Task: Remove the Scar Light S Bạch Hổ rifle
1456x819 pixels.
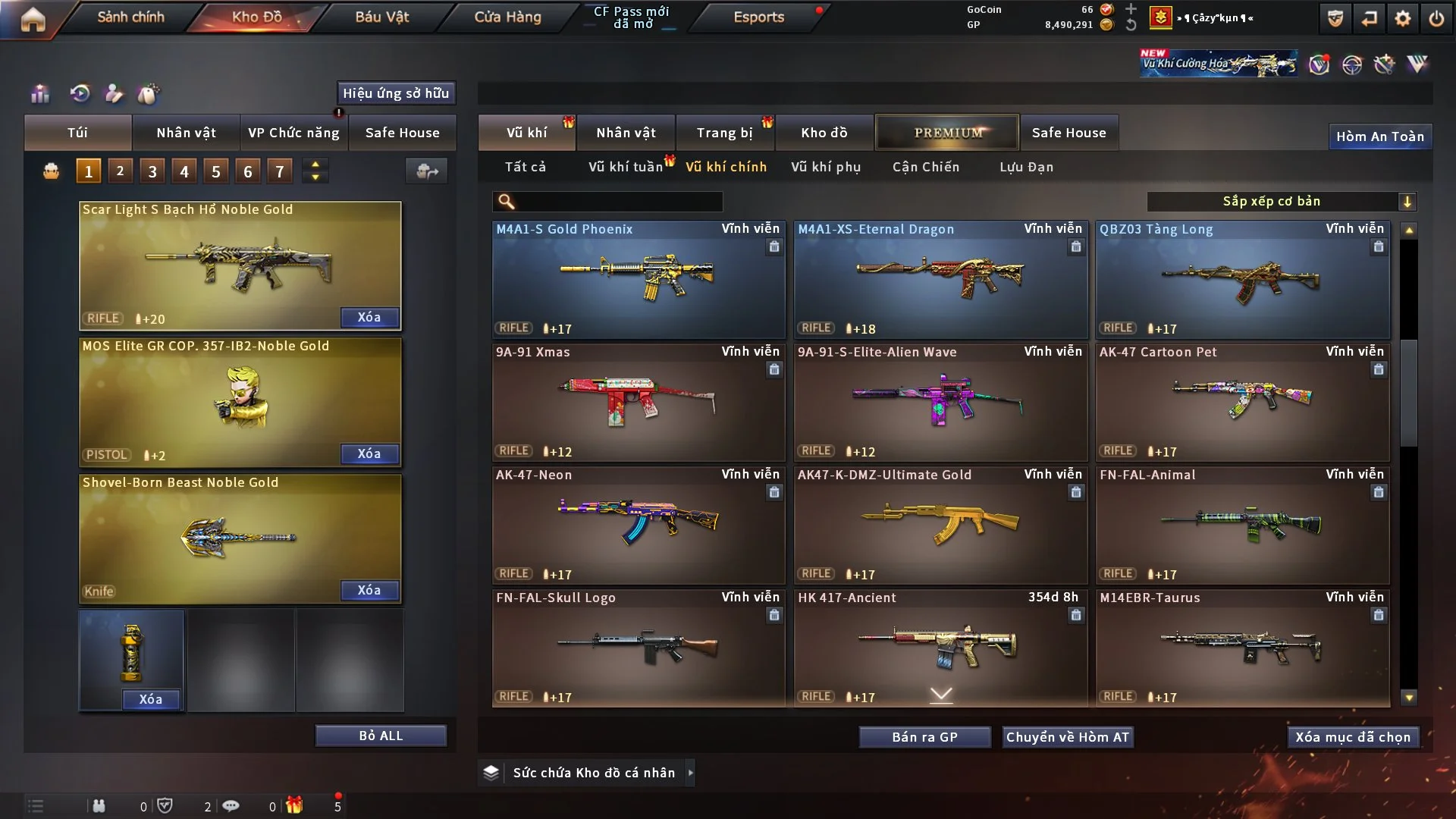Action: click(x=369, y=317)
